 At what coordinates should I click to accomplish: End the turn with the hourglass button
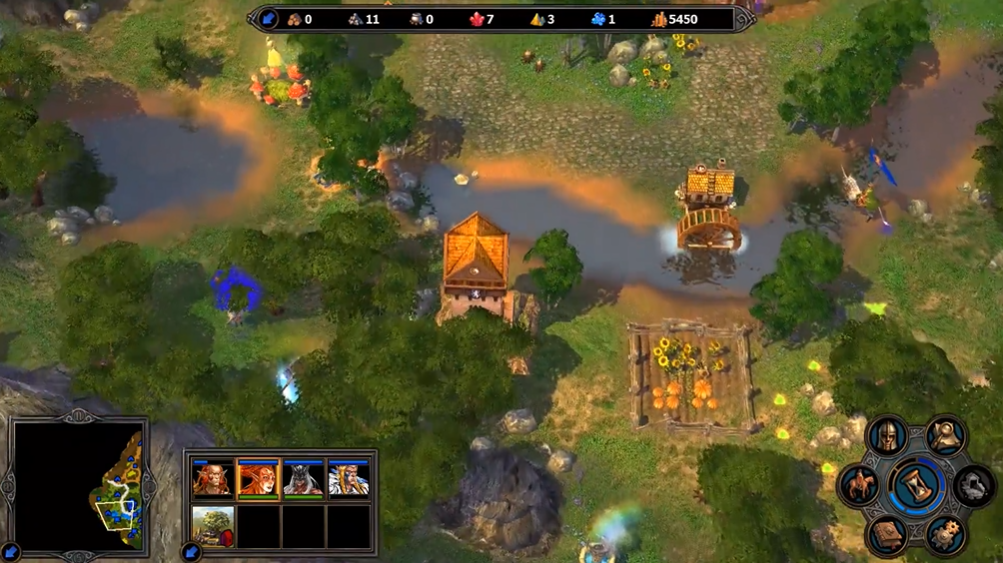point(915,487)
